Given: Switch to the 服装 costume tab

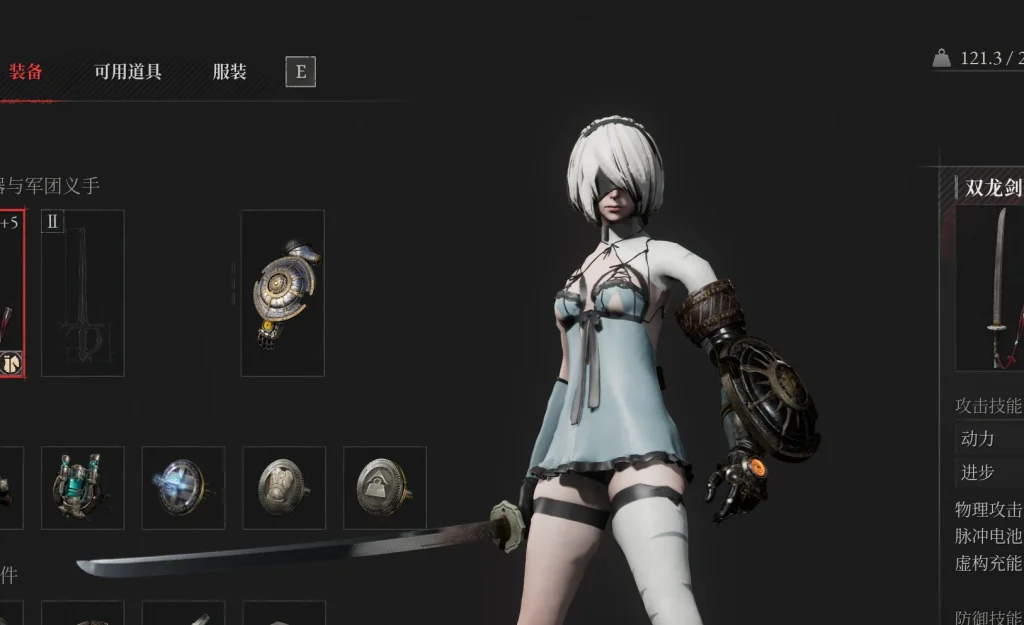Looking at the screenshot, I should click(229, 72).
